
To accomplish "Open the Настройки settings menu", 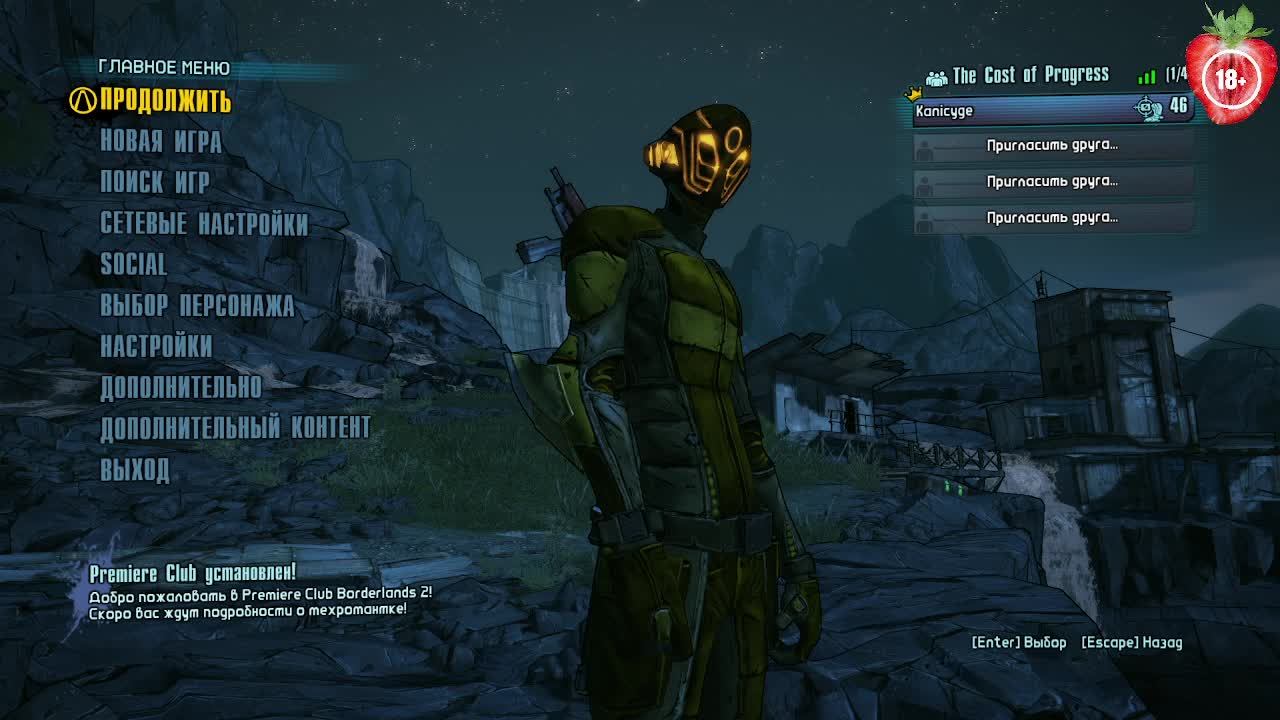I will [156, 346].
